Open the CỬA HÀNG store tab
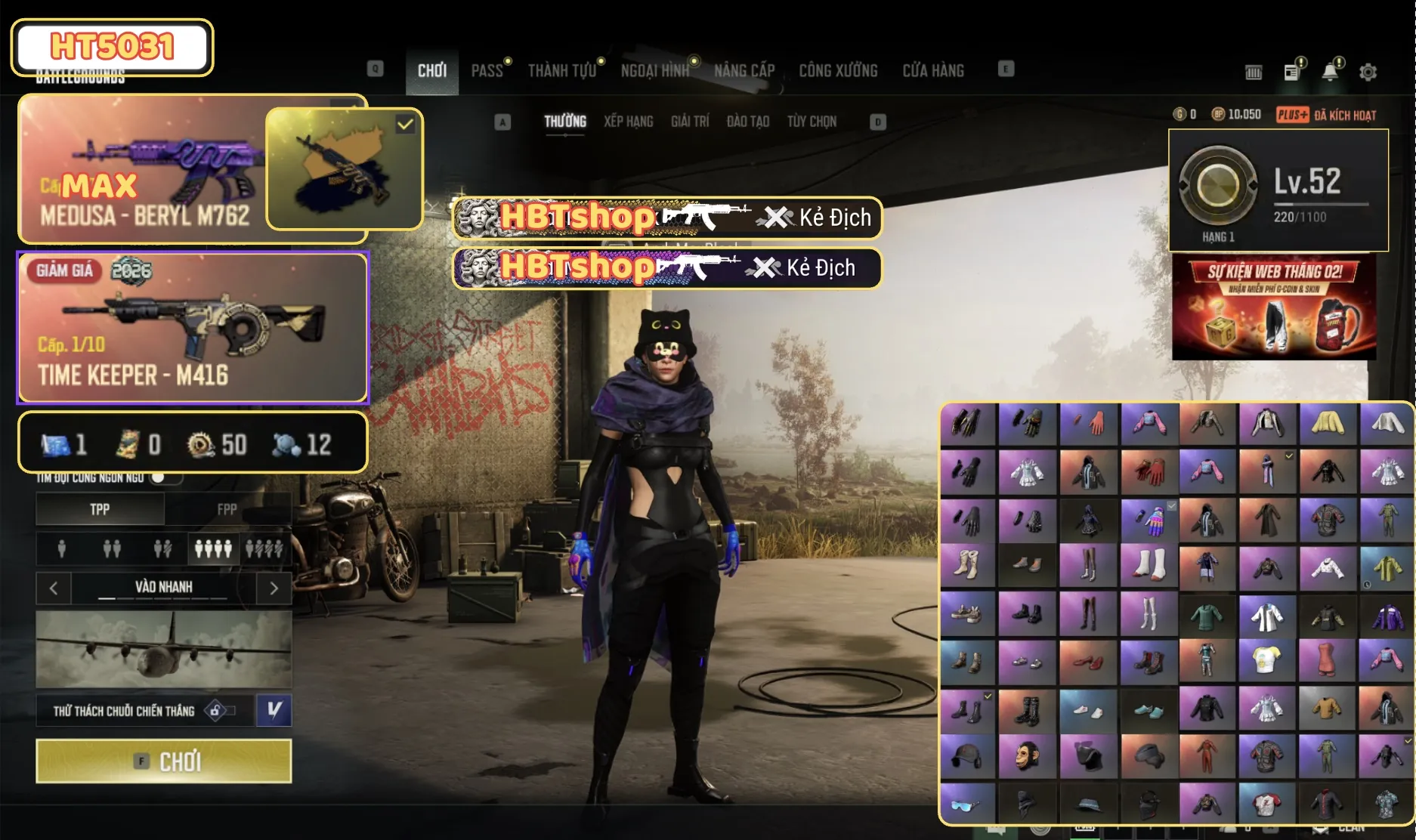Viewport: 1416px width, 840px height. point(933,71)
